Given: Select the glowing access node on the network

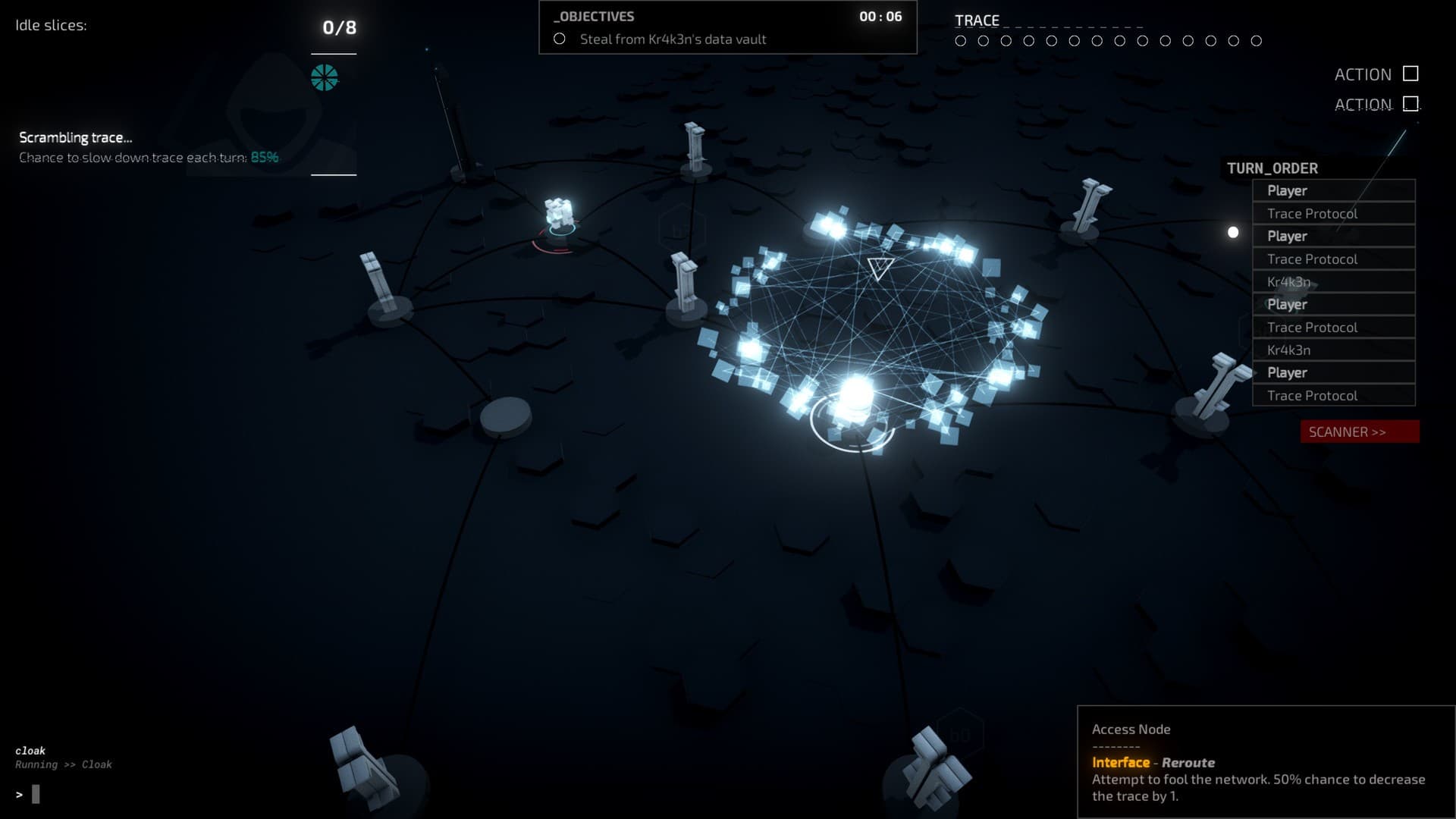Looking at the screenshot, I should click(x=855, y=396).
